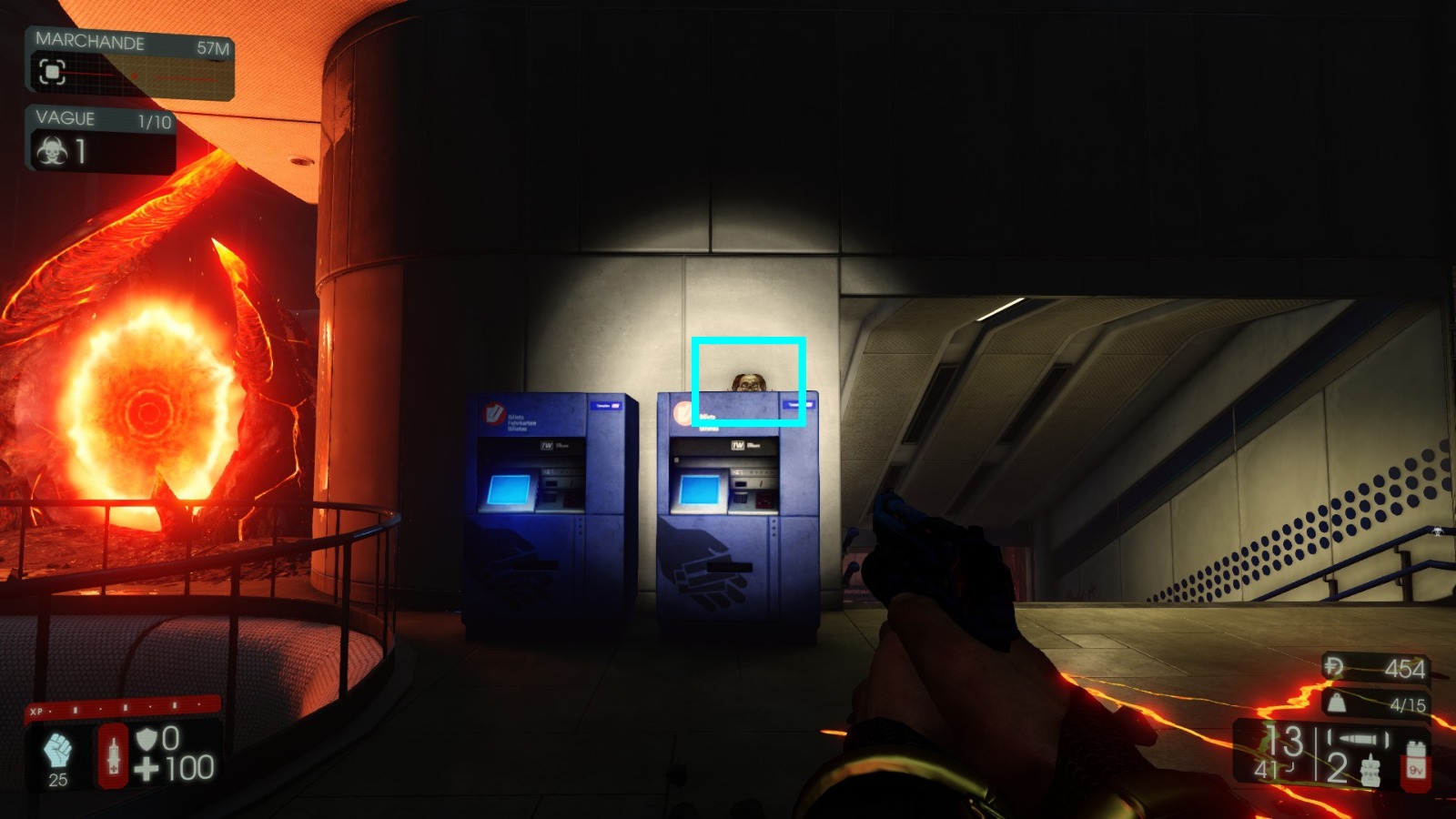This screenshot has height=819, width=1456.
Task: Click the 9V flashlight battery icon
Action: click(1416, 766)
